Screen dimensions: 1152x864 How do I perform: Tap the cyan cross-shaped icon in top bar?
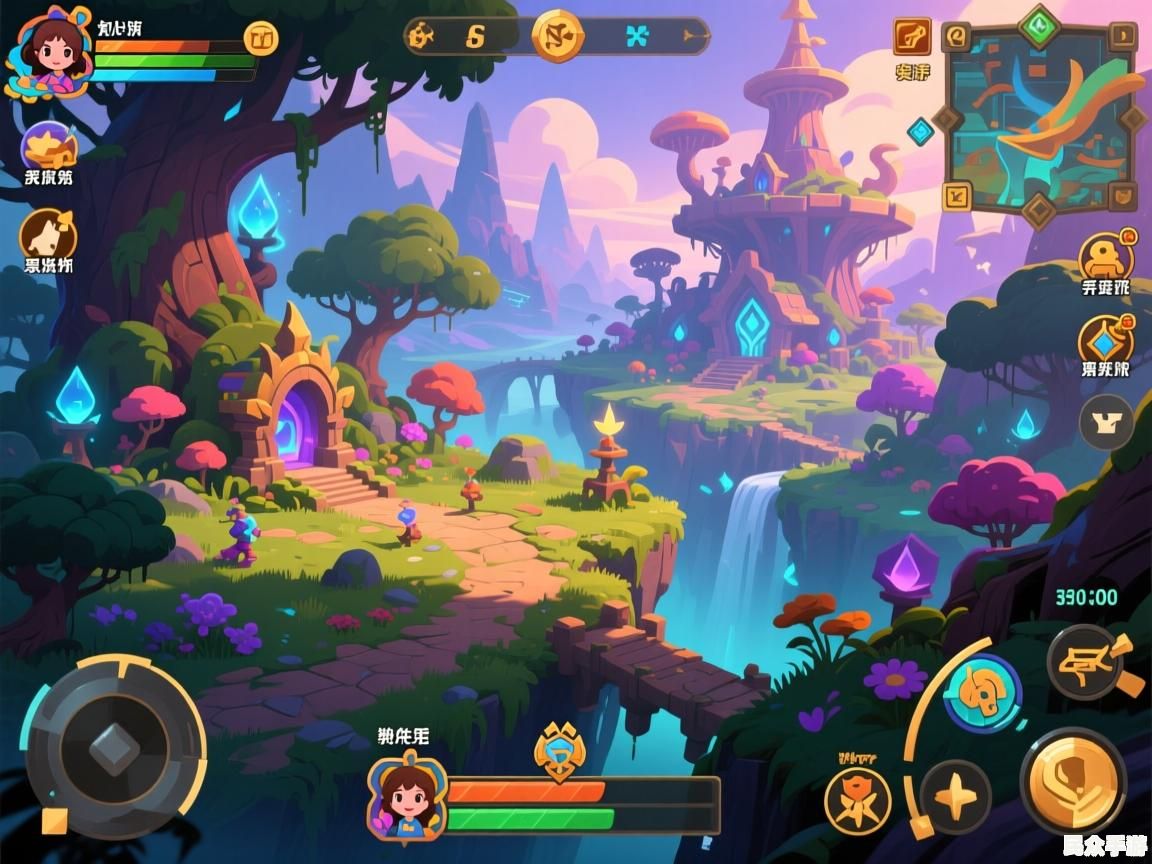click(x=636, y=37)
